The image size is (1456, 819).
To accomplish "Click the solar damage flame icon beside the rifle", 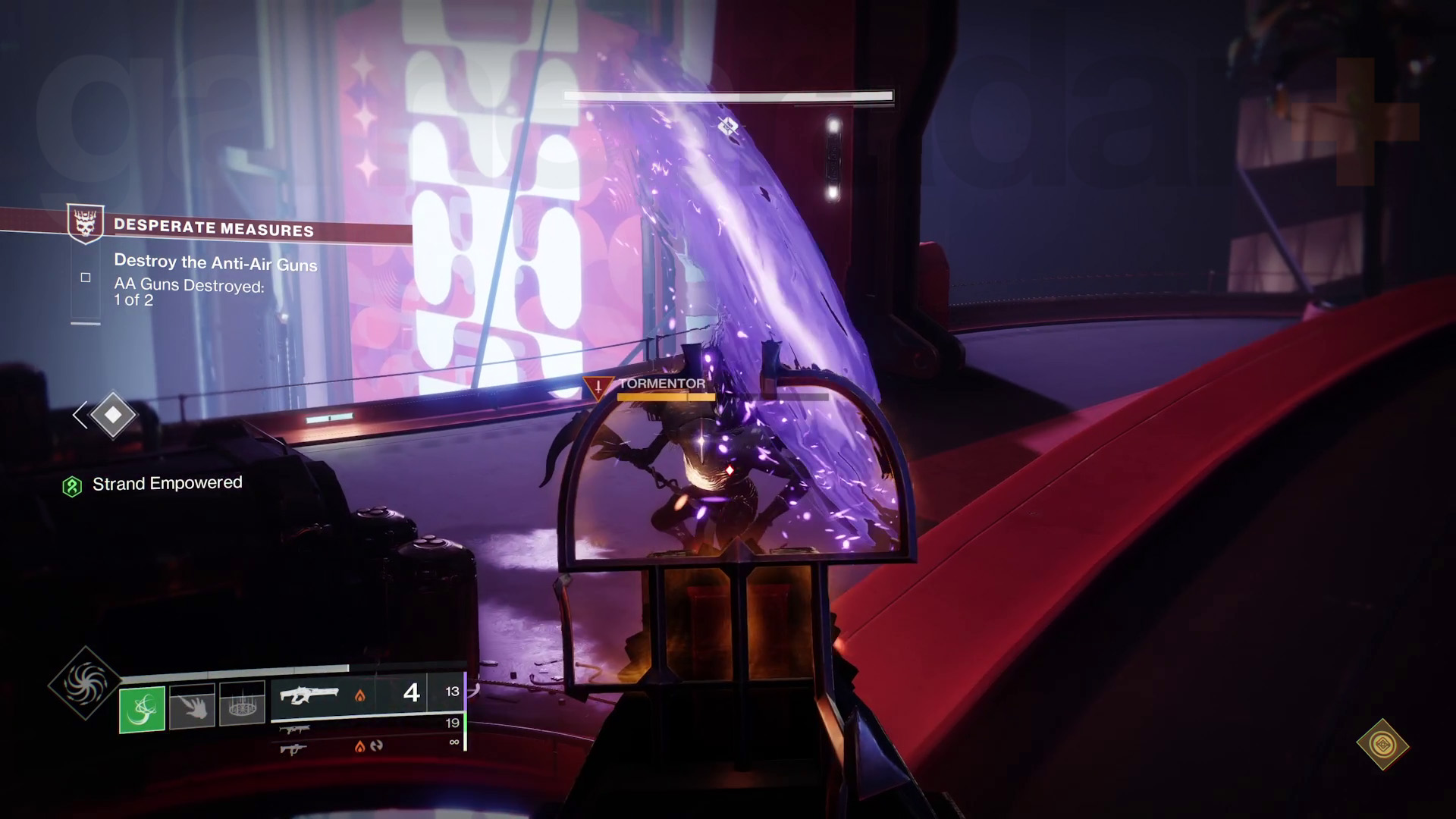I will tap(359, 695).
